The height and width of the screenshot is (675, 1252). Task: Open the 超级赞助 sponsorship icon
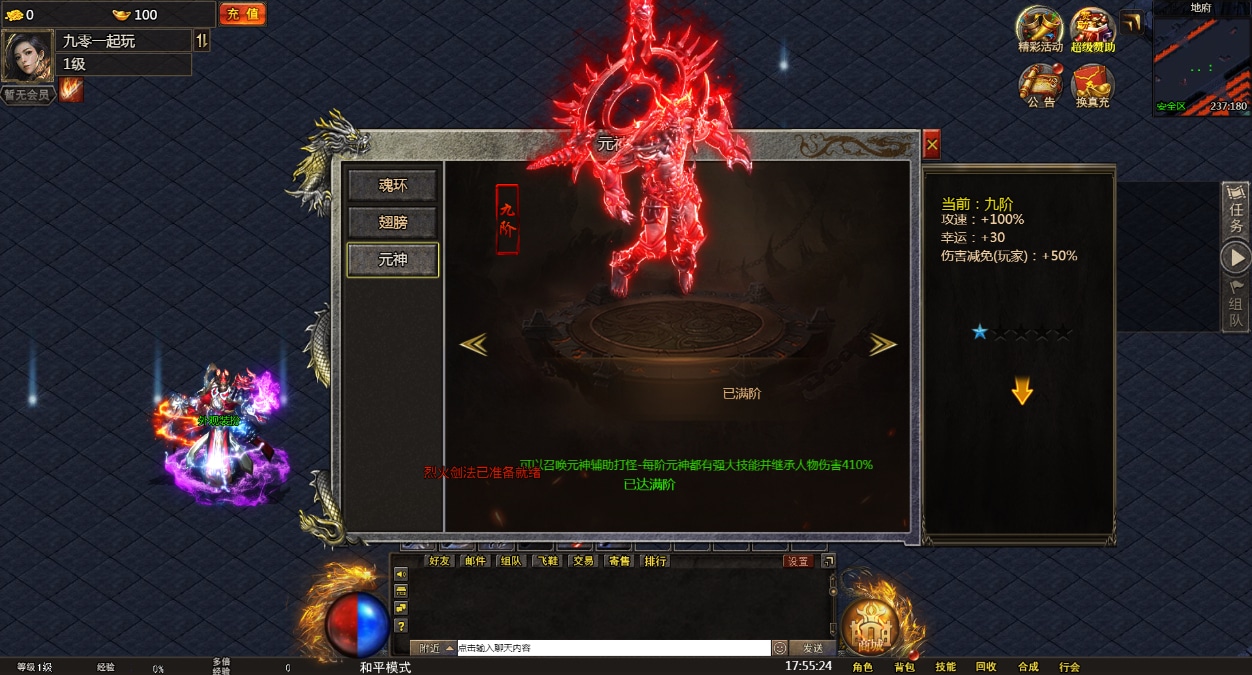1093,29
